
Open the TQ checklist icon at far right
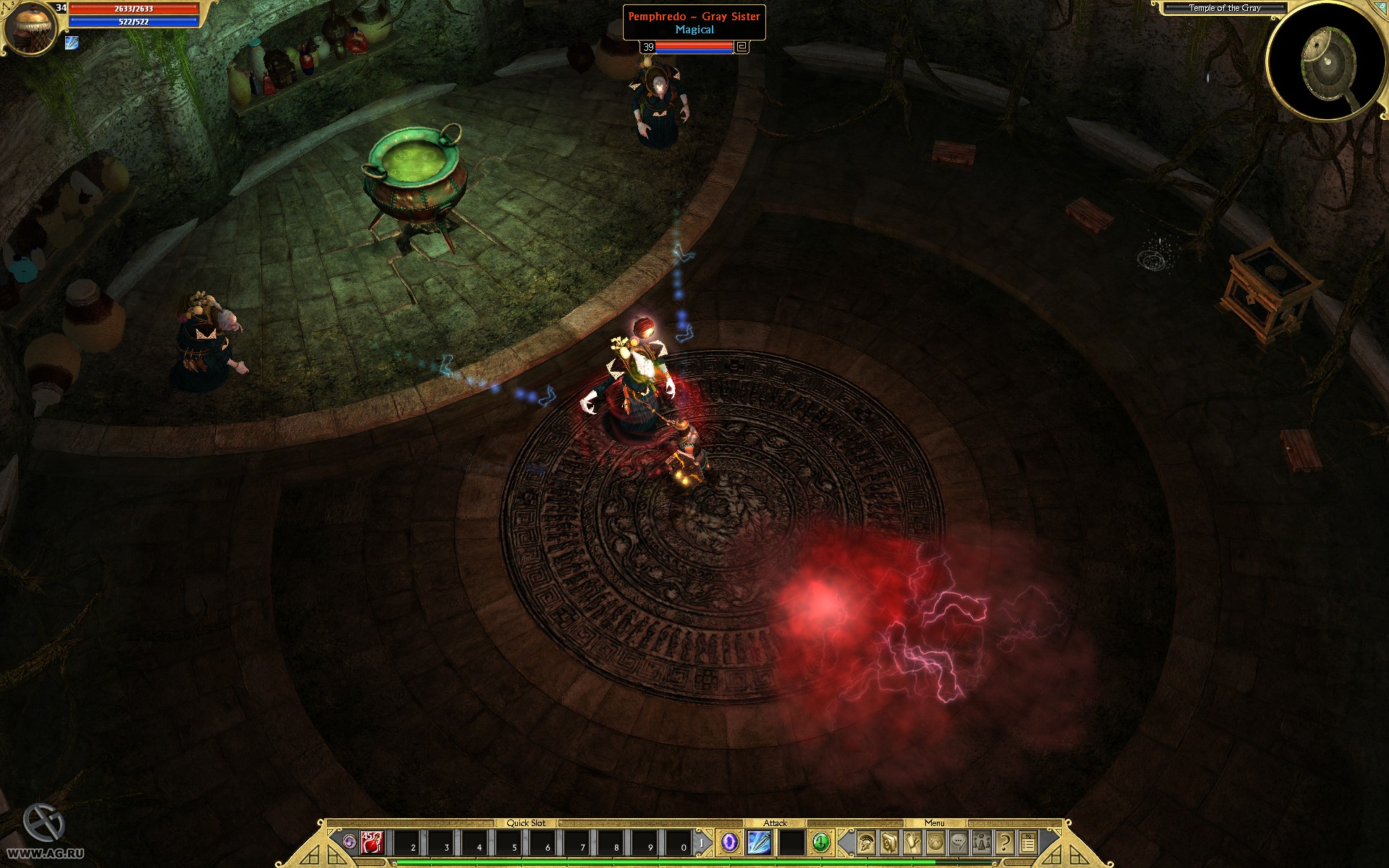coord(1029,842)
